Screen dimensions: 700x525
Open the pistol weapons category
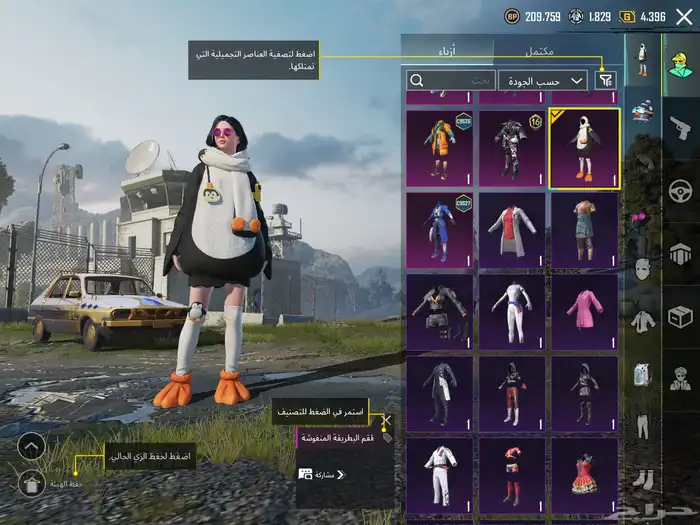coord(680,127)
